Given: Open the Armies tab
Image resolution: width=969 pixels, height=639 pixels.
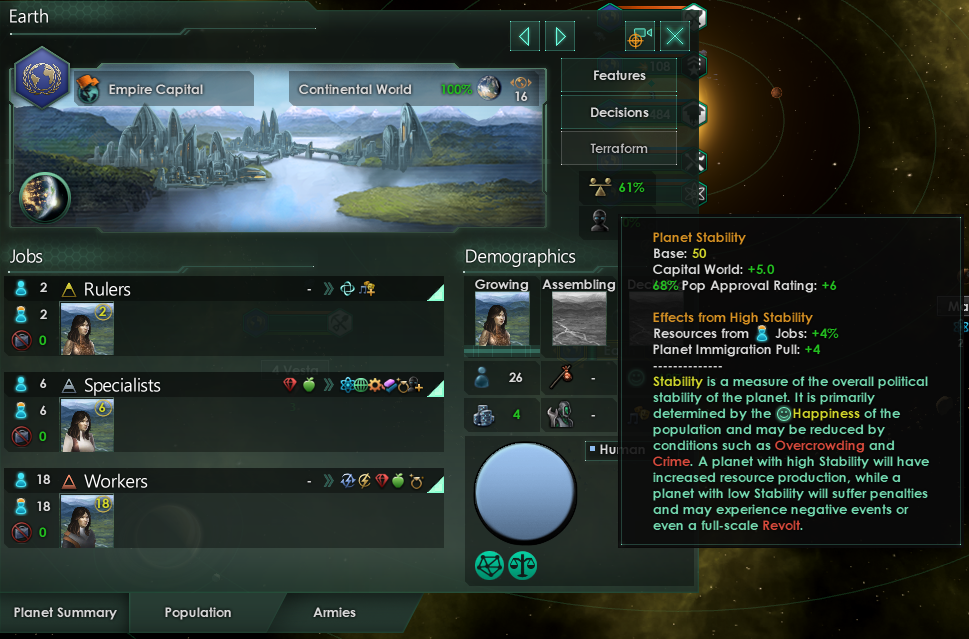Looking at the screenshot, I should tap(334, 612).
